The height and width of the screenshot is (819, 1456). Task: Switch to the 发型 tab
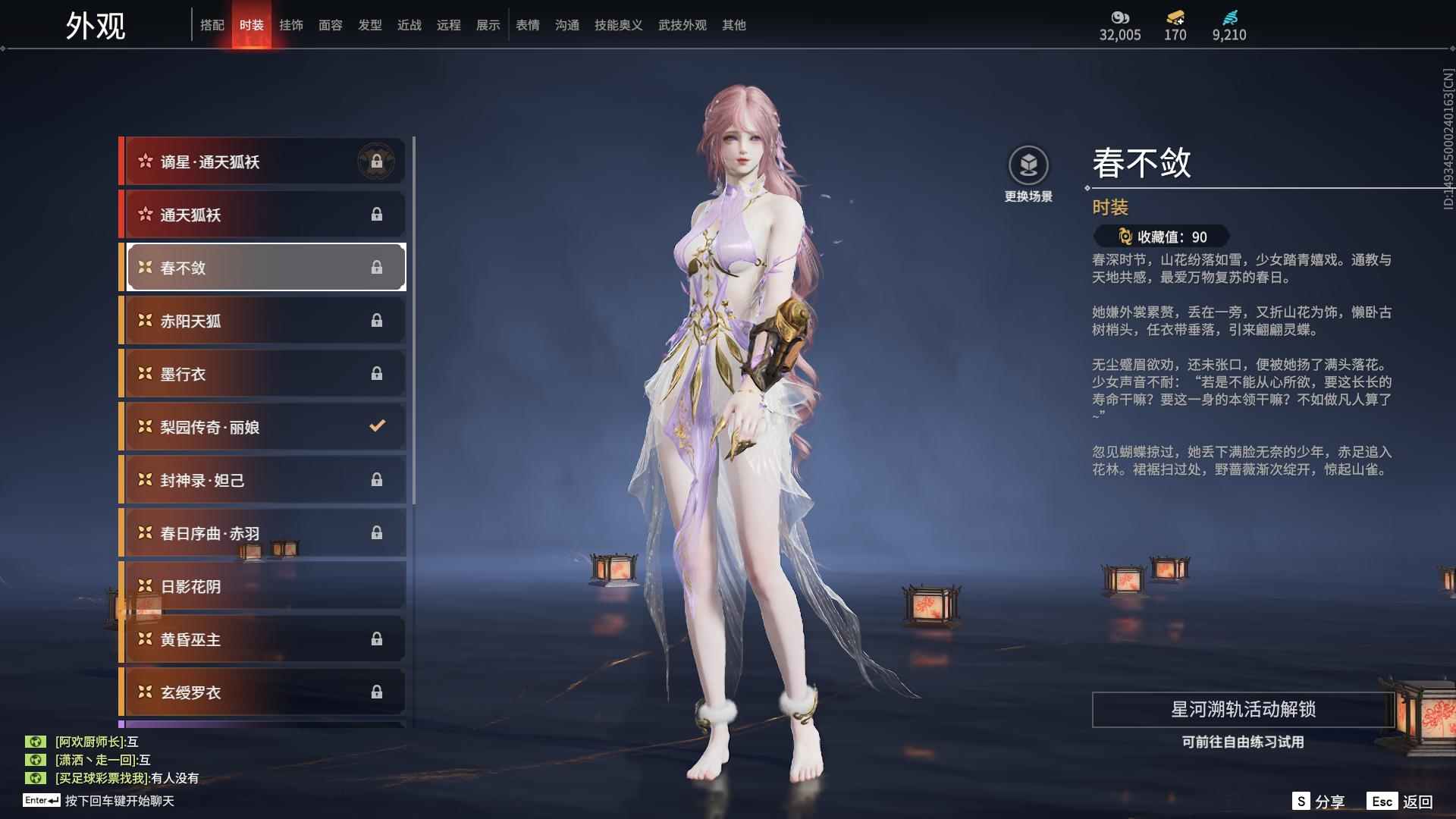[x=370, y=25]
